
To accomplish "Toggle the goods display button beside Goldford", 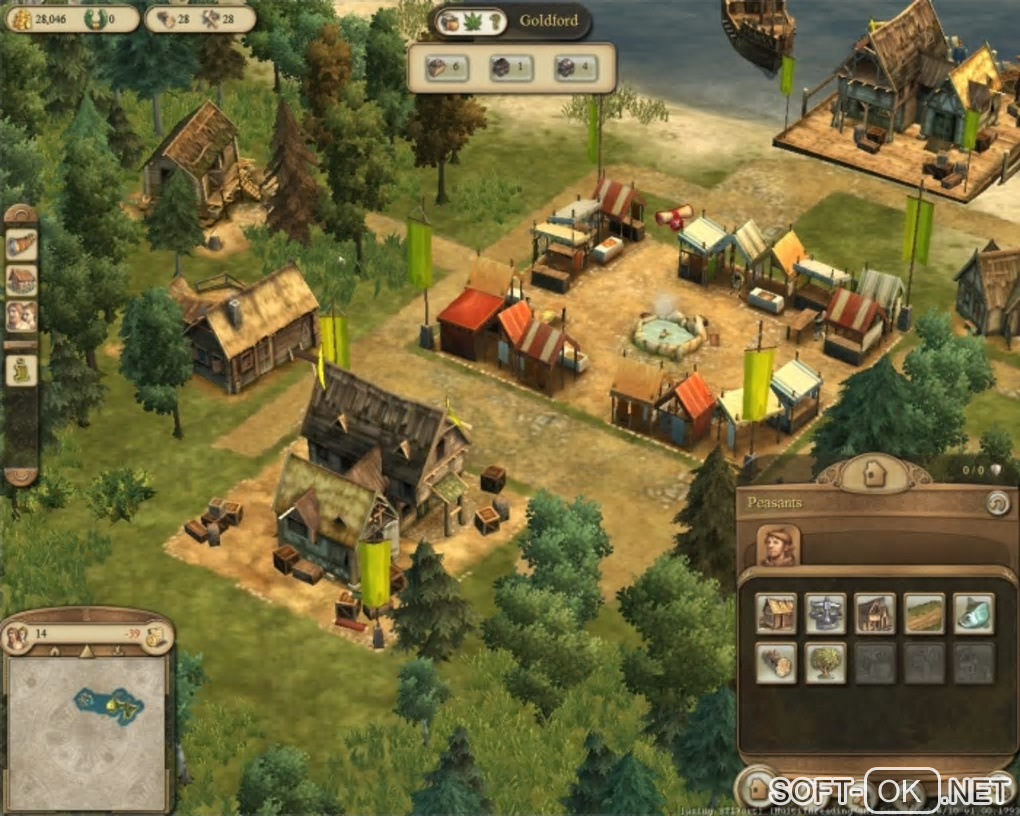I will [470, 21].
